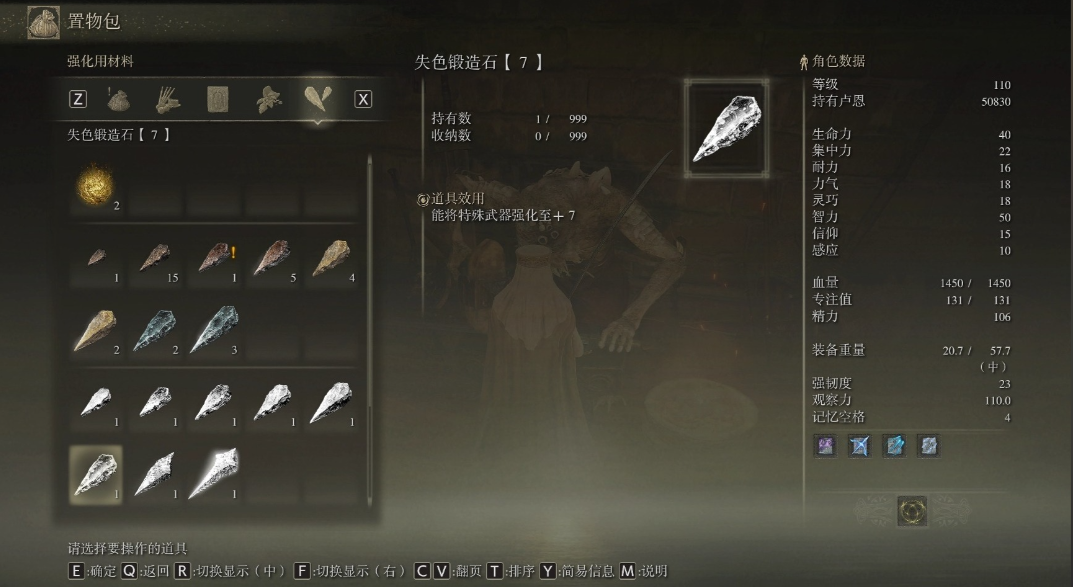Pick the dark blue smithing stone stack of 3

pos(215,331)
